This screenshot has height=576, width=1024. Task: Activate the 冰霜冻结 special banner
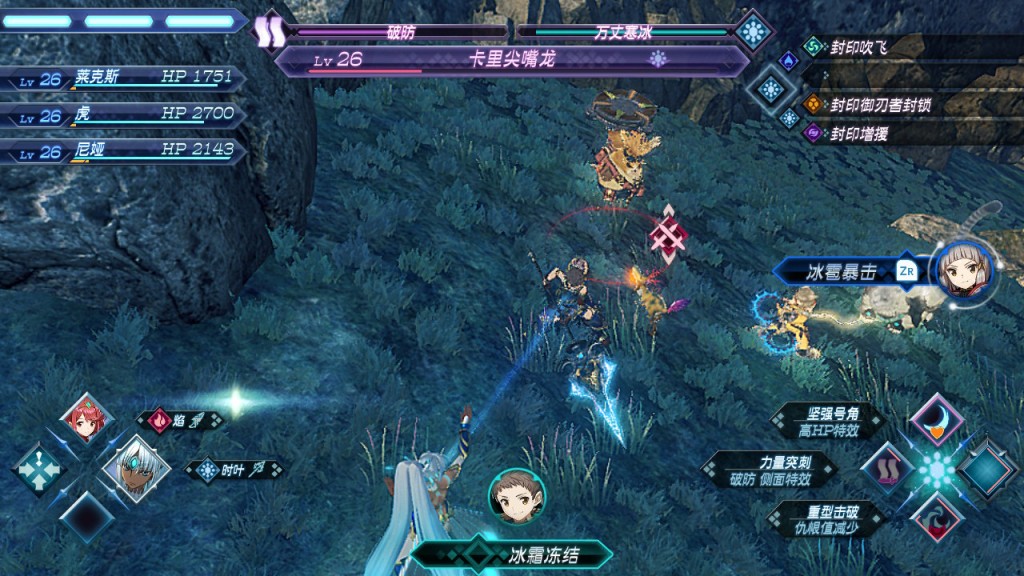pyautogui.click(x=511, y=553)
